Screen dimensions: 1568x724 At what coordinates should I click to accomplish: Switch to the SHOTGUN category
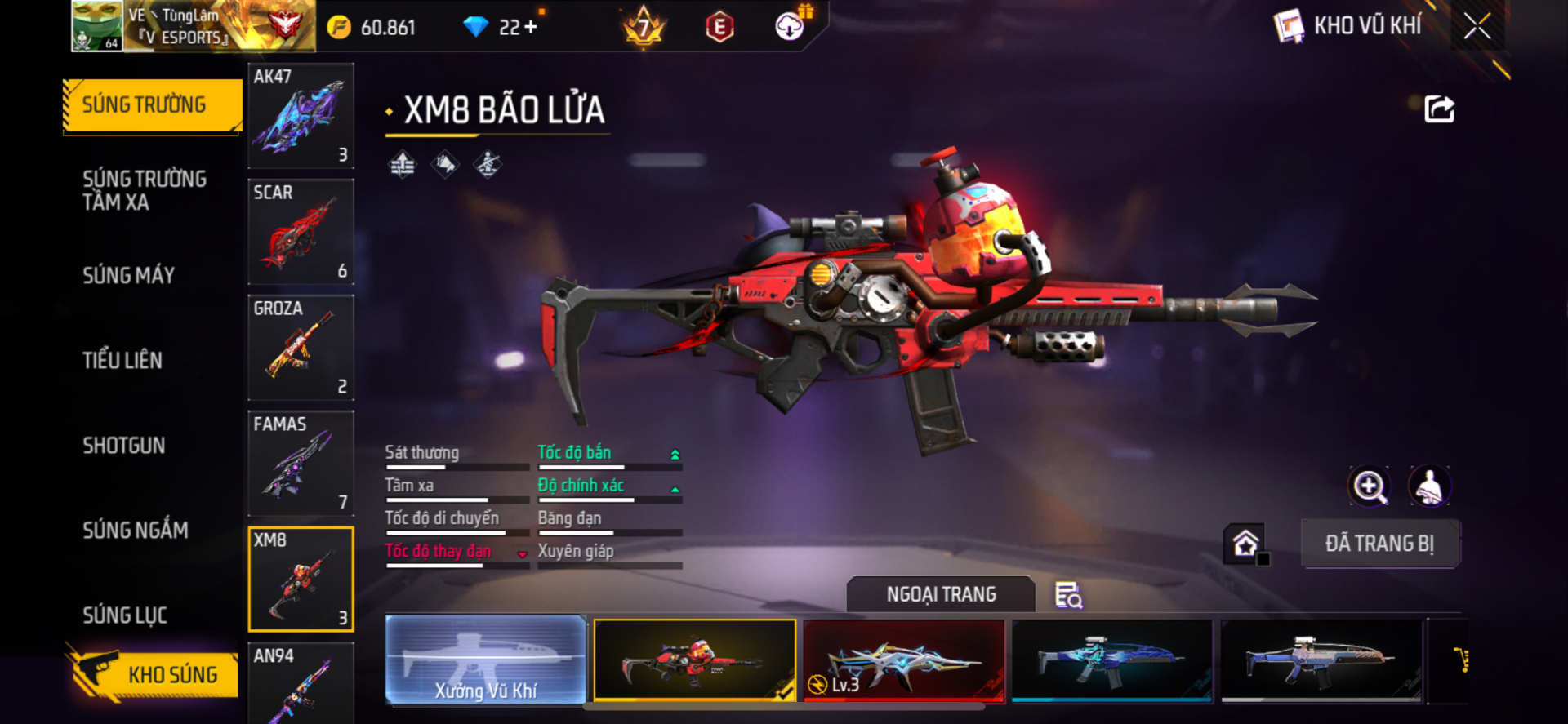click(x=124, y=445)
